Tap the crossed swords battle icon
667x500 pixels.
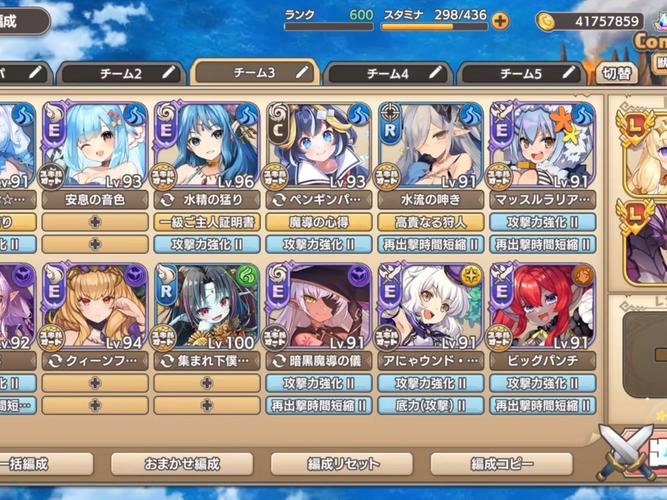point(627,450)
